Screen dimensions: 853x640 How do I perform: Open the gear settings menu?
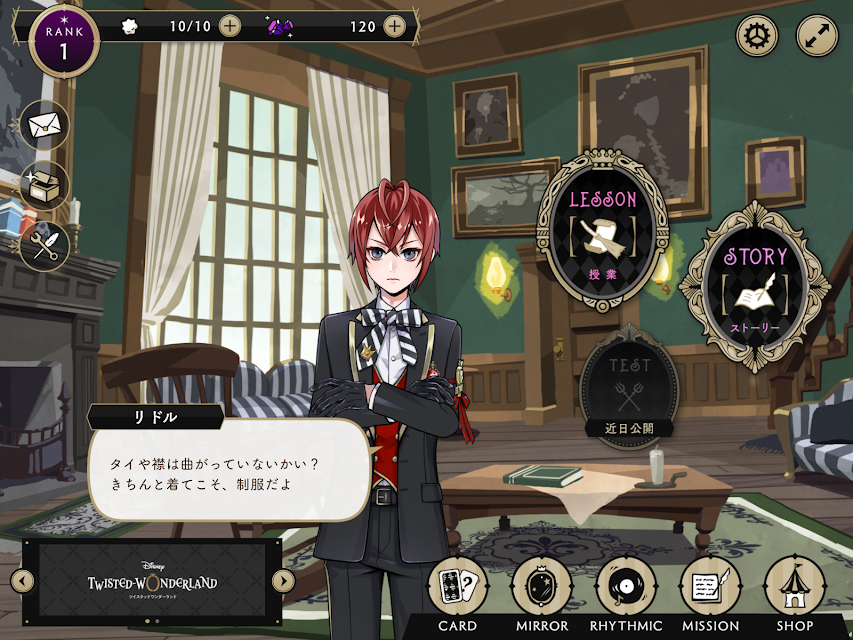click(x=757, y=36)
